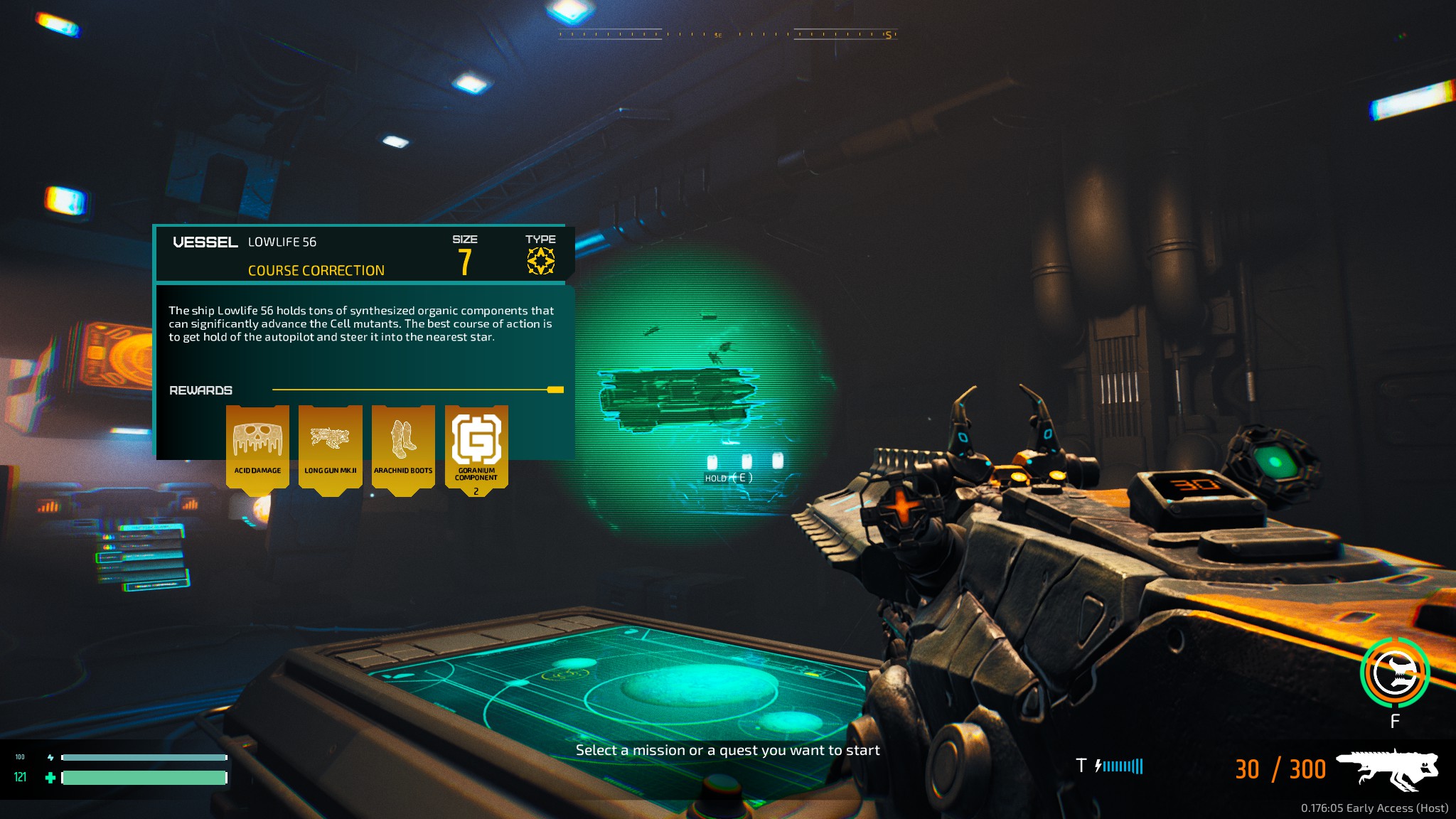
Task: Click the yellow mission type icon
Action: [540, 261]
